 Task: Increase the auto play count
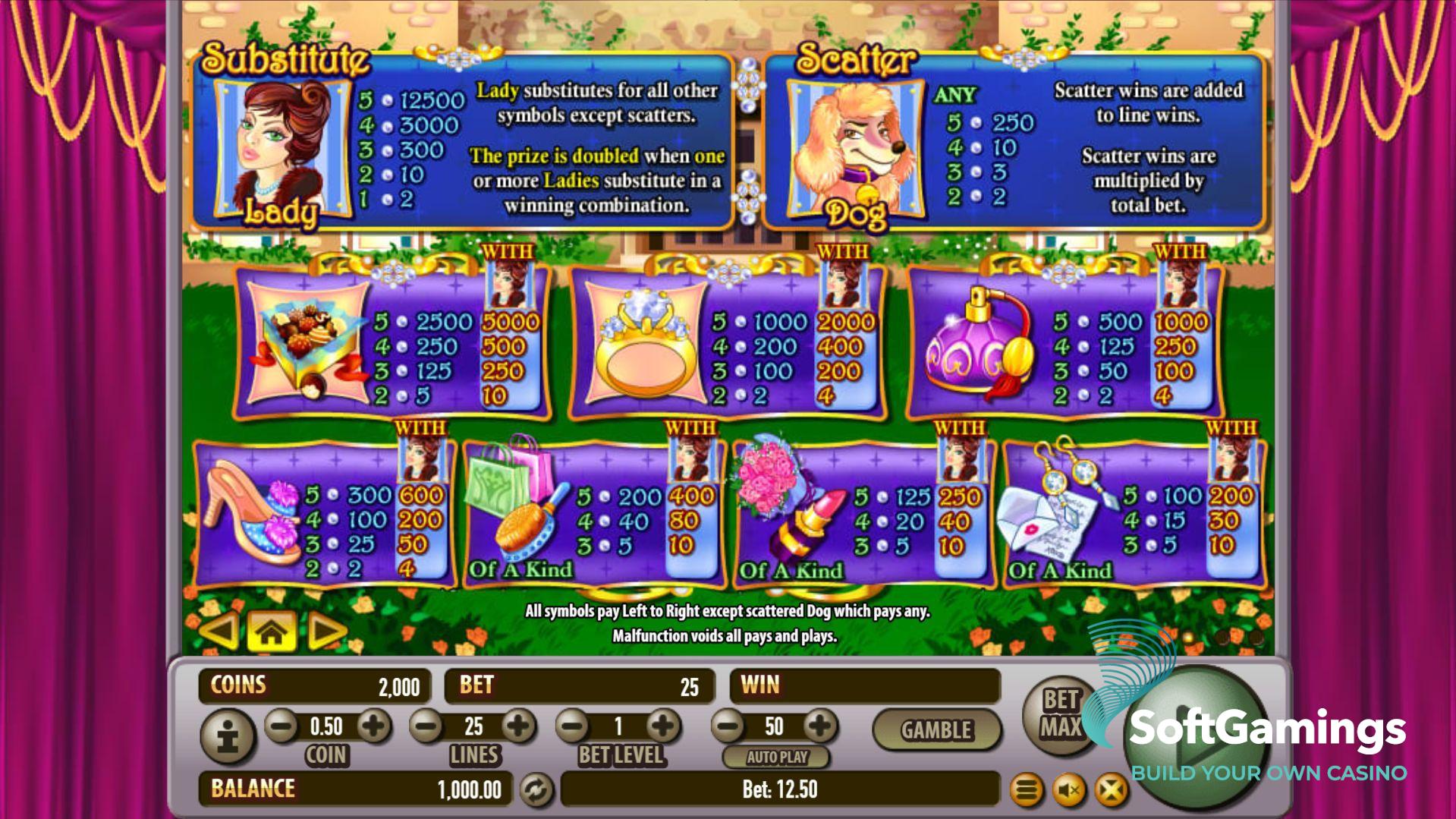pyautogui.click(x=819, y=726)
